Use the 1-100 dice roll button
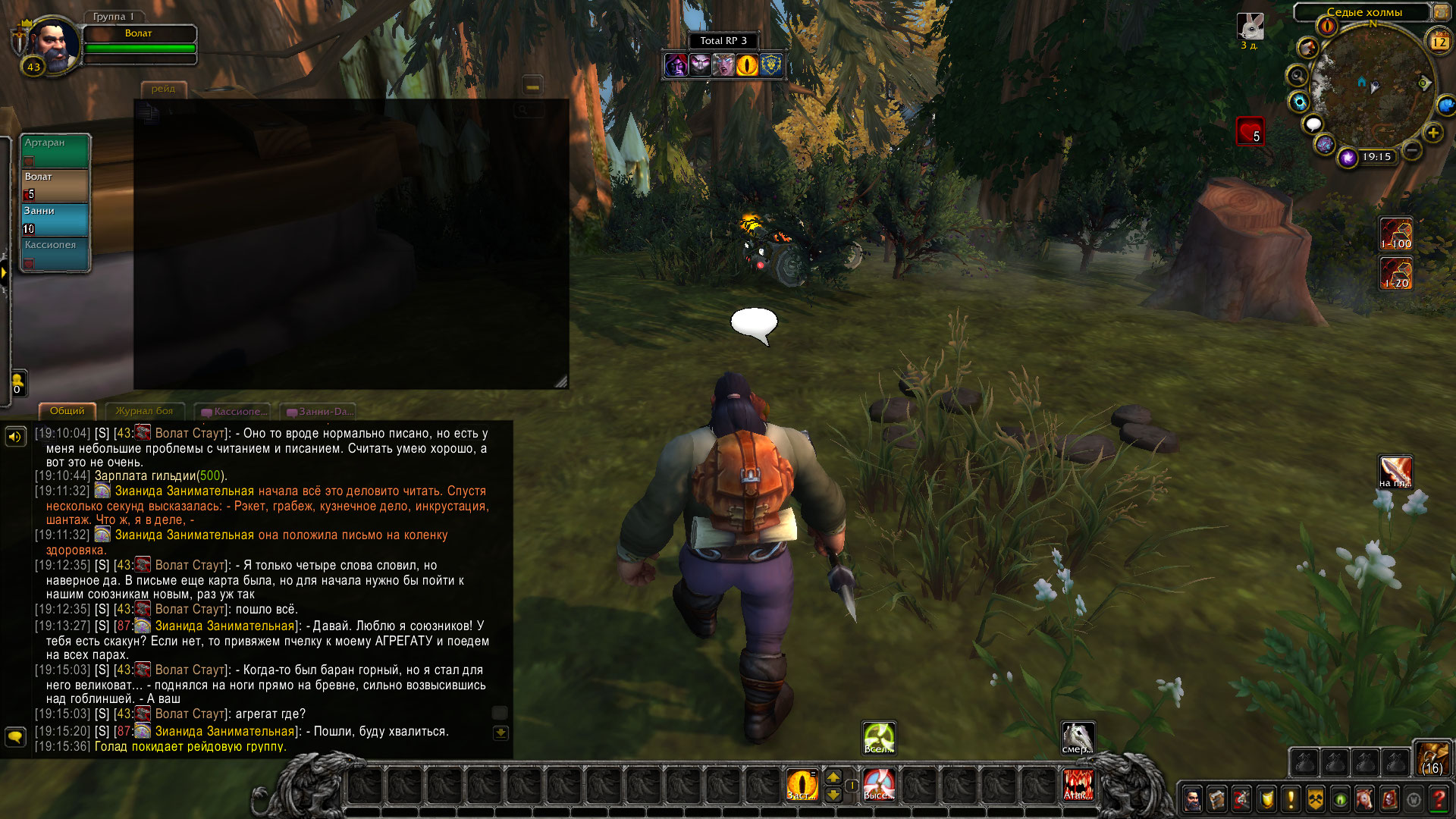Viewport: 1456px width, 819px height. pyautogui.click(x=1395, y=234)
